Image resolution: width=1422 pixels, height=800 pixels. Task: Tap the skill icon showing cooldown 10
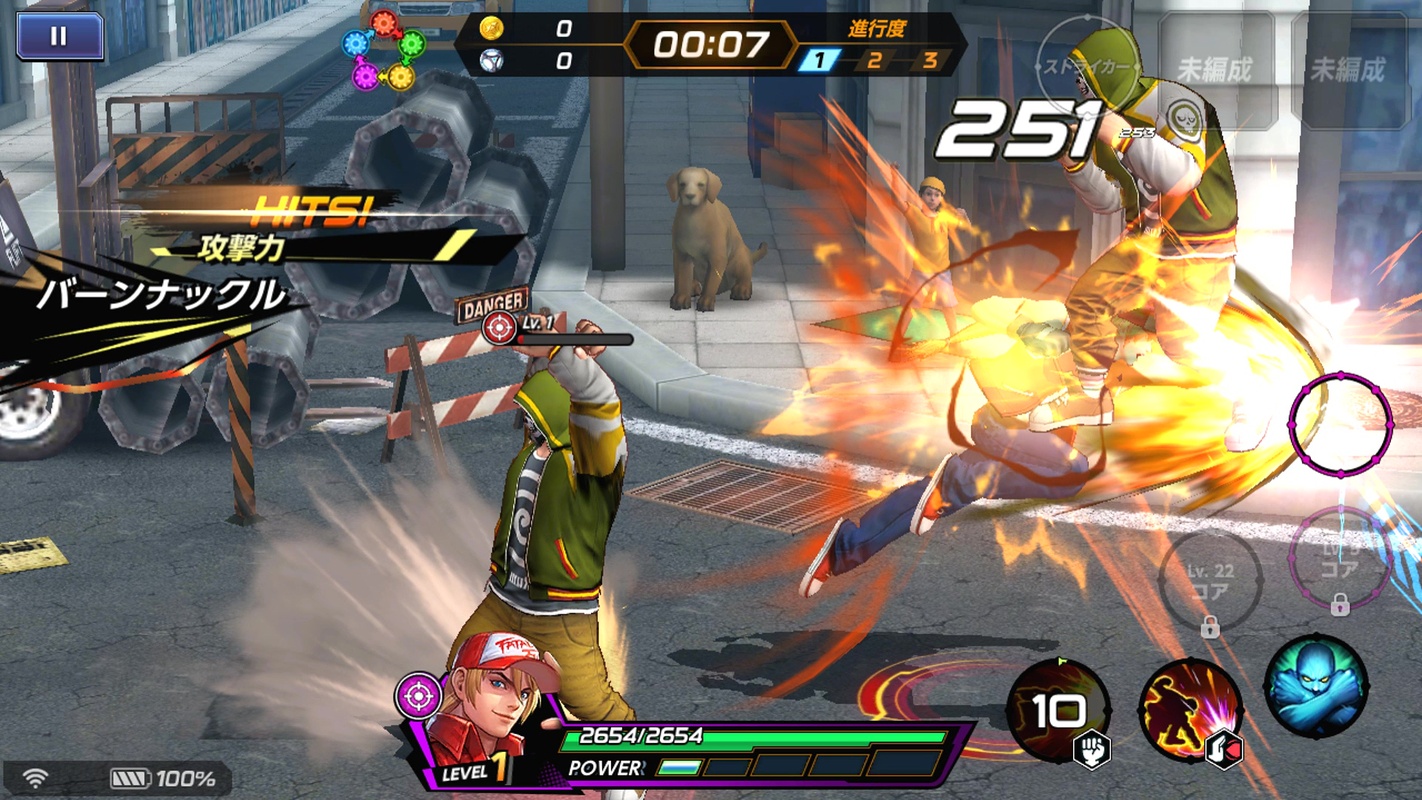(1058, 711)
